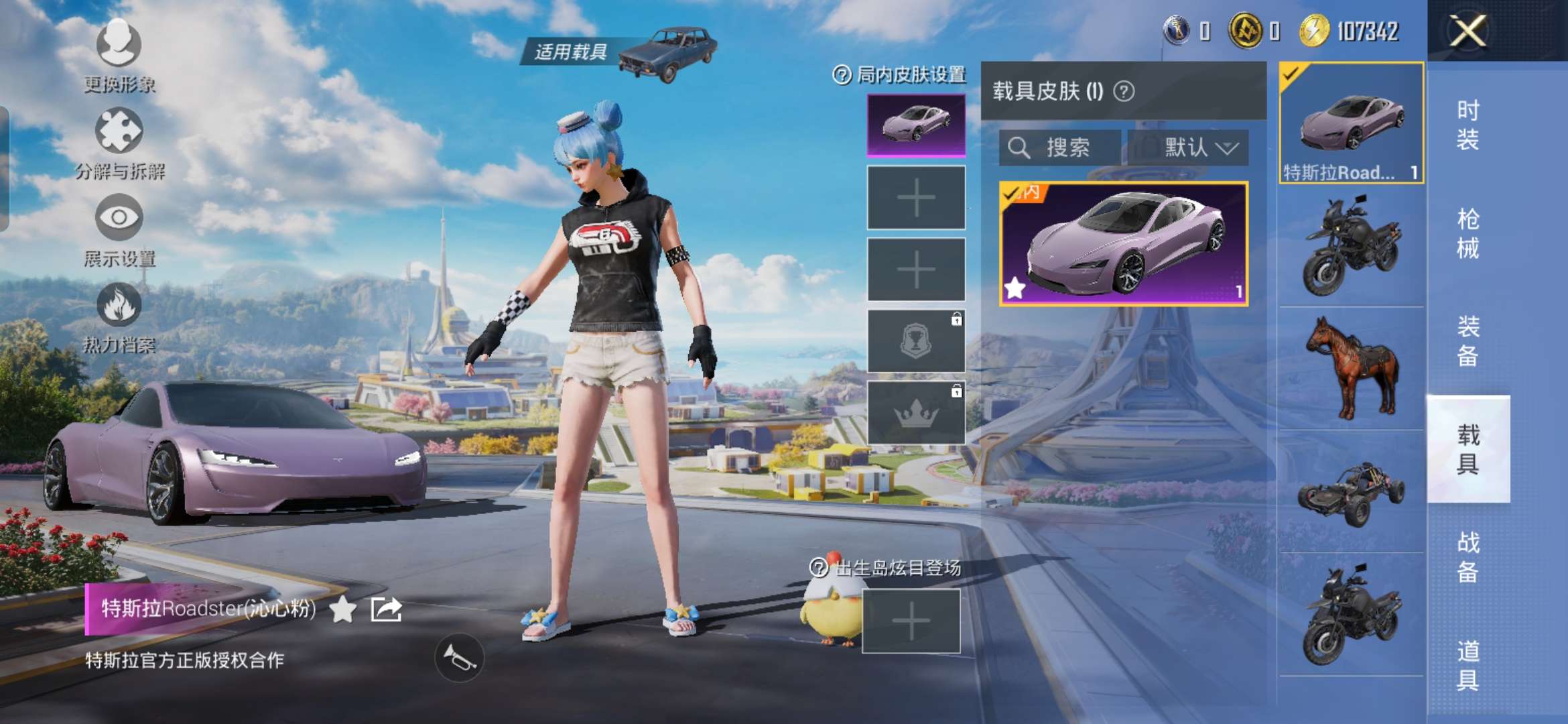Close the vehicle skin screen
Image resolution: width=1568 pixels, height=724 pixels.
[1467, 31]
